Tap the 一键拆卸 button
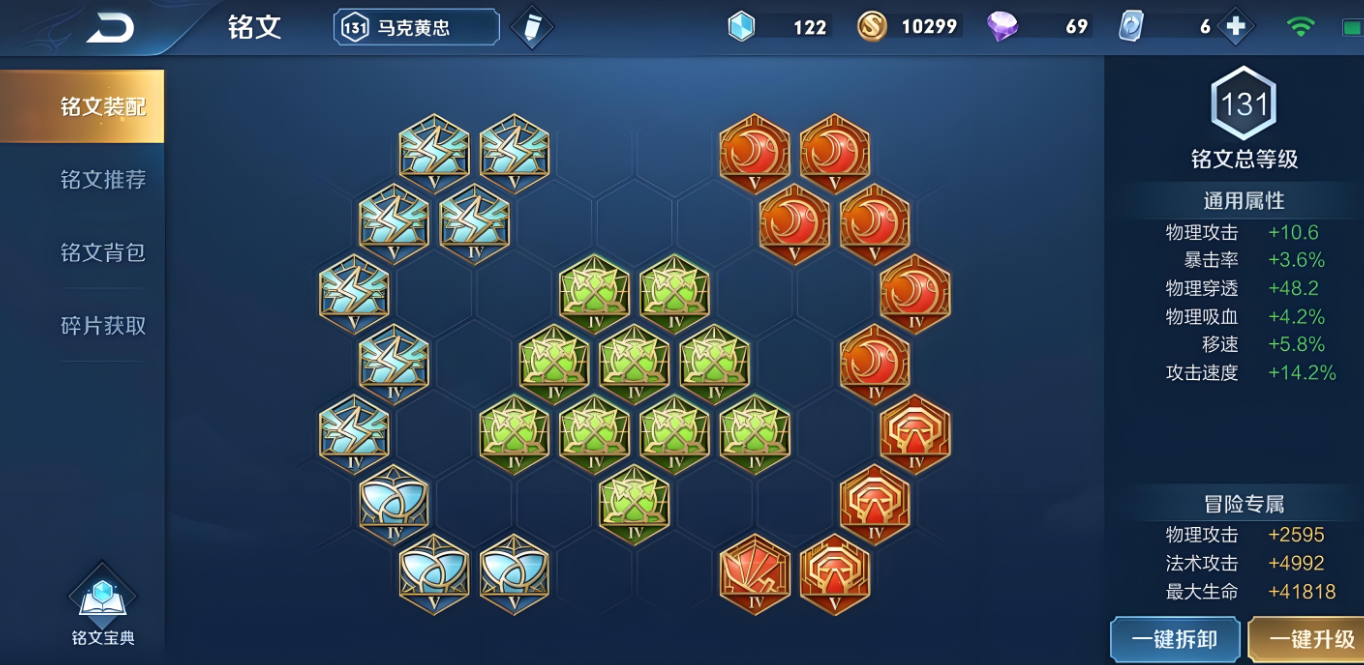The height and width of the screenshot is (665, 1364). point(1174,639)
